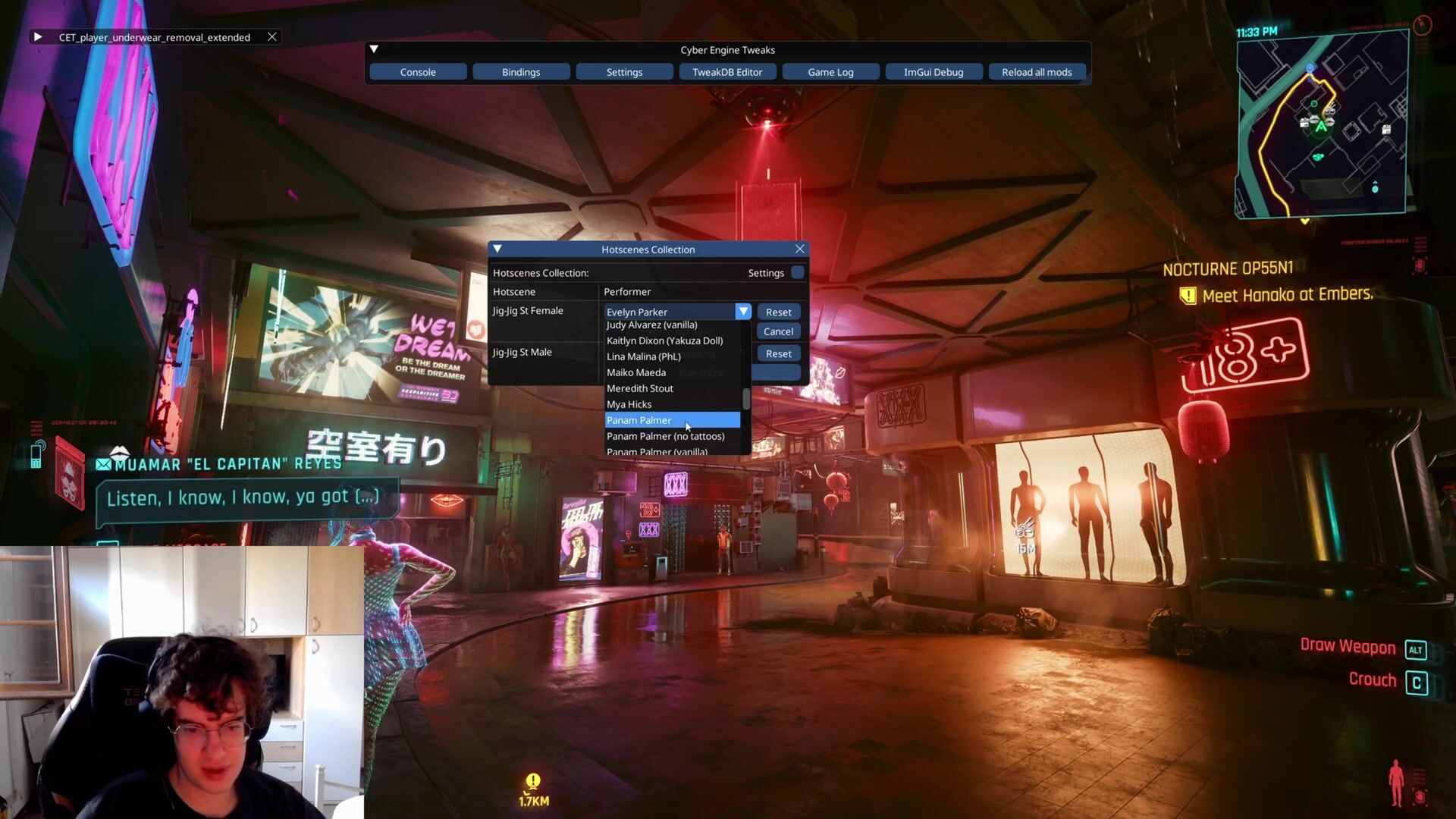Select Maiko Maeda from the list
The width and height of the screenshot is (1456, 819).
pos(636,372)
